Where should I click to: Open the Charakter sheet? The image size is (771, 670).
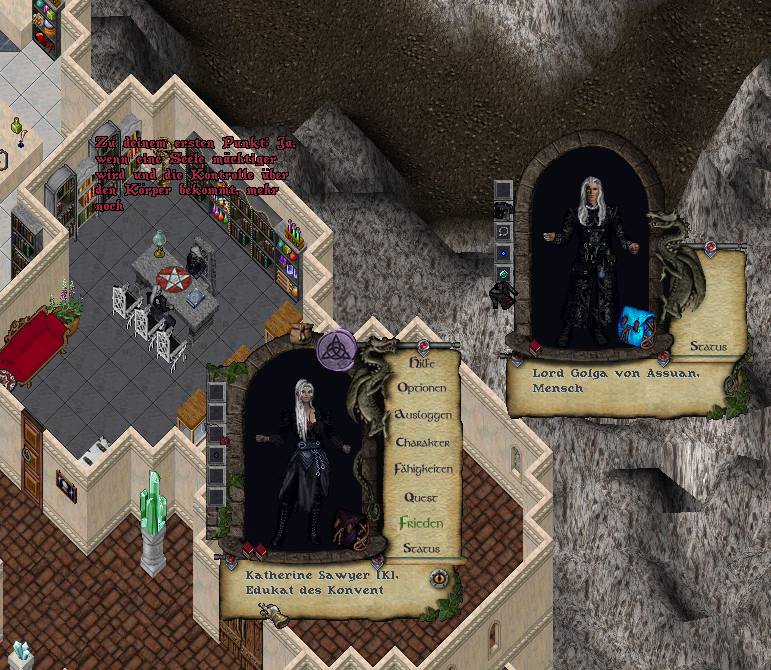(422, 442)
